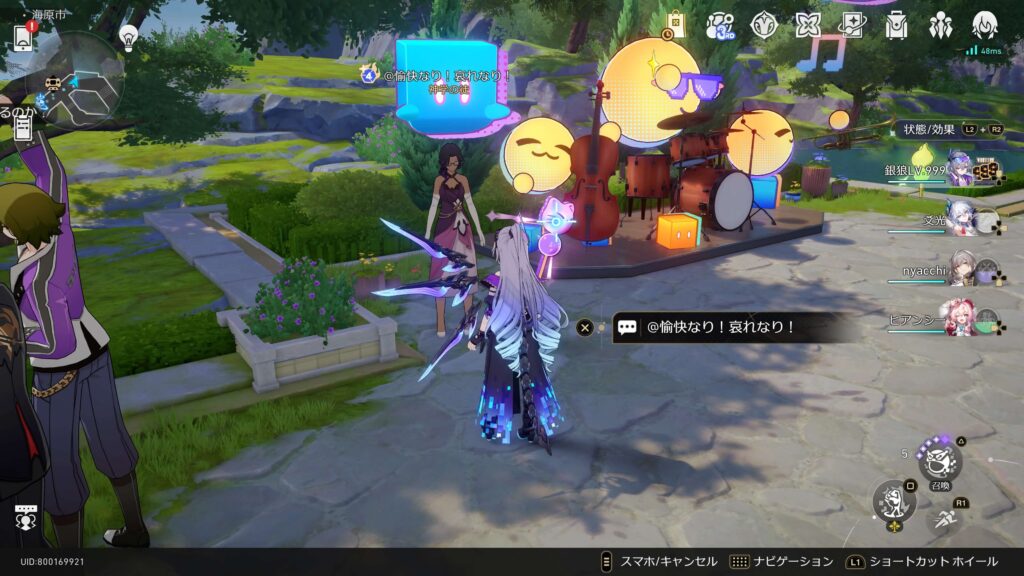Open the phone menu icon with red alert

(x=22, y=37)
